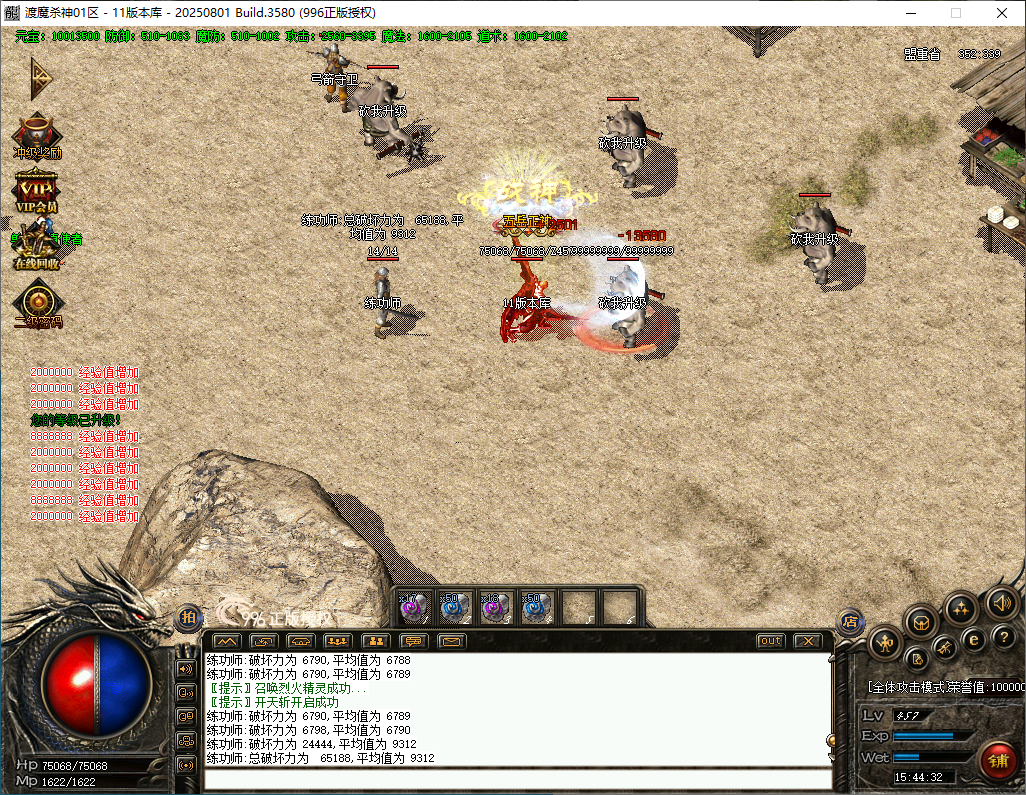Open the 在线回收 online recycle icon
The image size is (1026, 795).
(37, 246)
